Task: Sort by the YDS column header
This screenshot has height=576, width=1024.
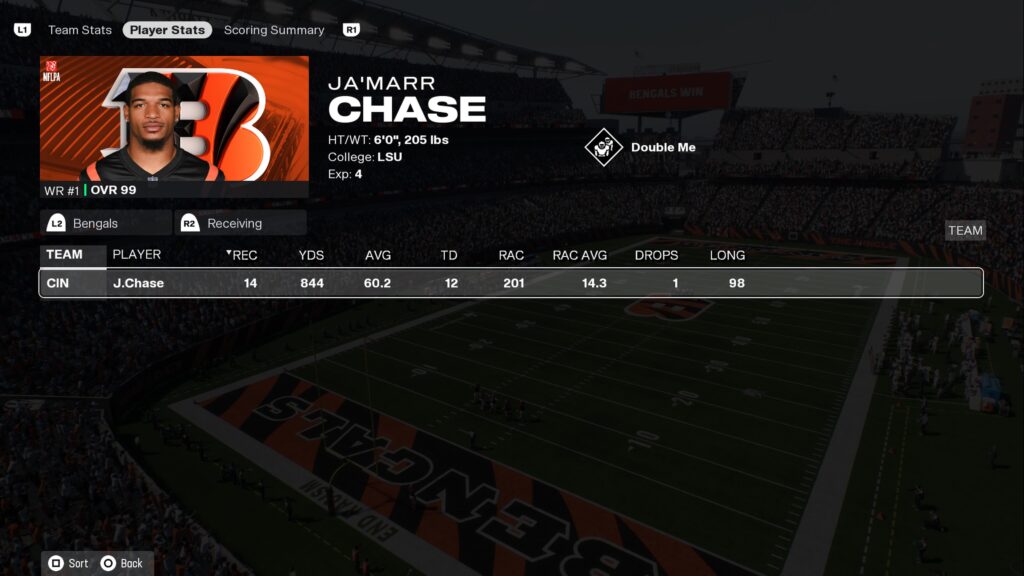Action: click(311, 255)
